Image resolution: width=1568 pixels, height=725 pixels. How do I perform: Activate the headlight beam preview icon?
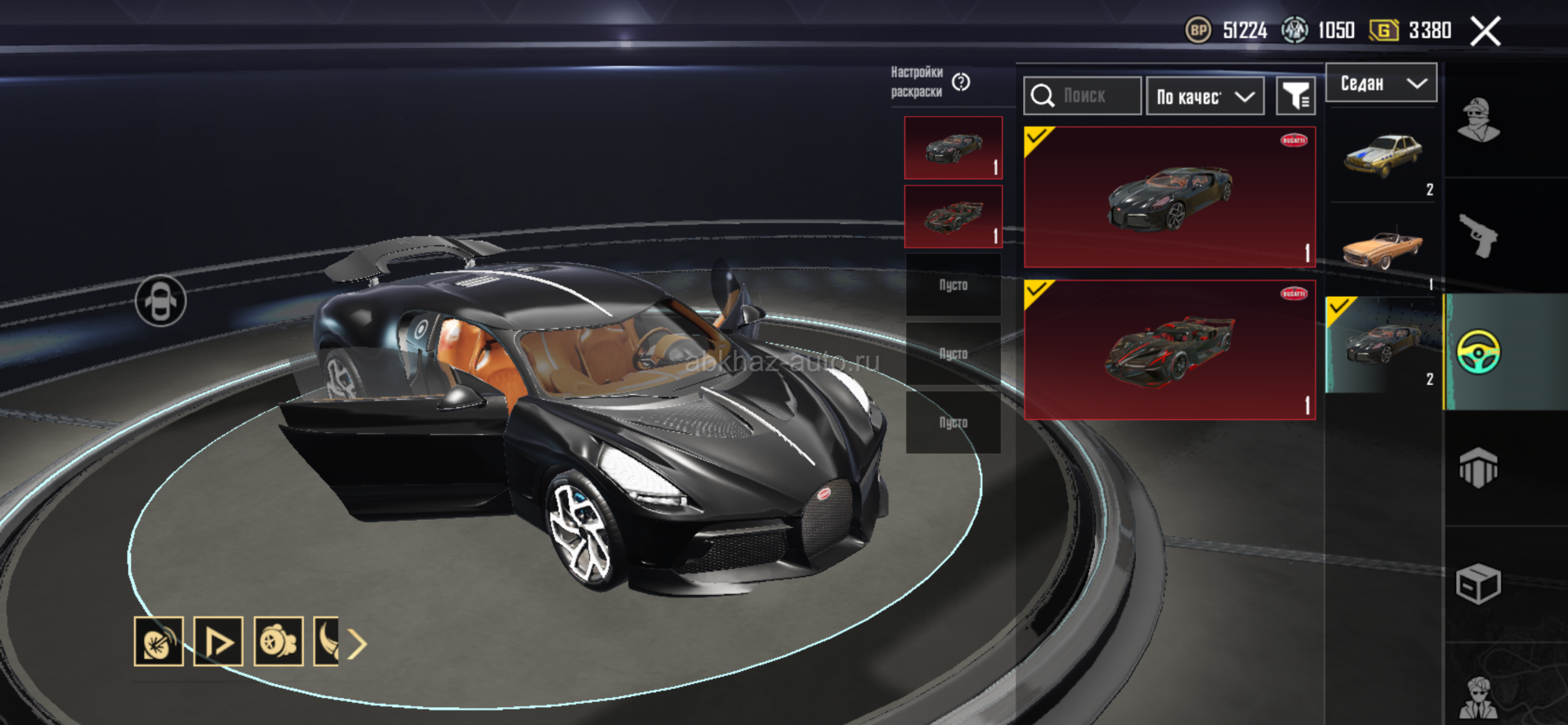click(159, 642)
